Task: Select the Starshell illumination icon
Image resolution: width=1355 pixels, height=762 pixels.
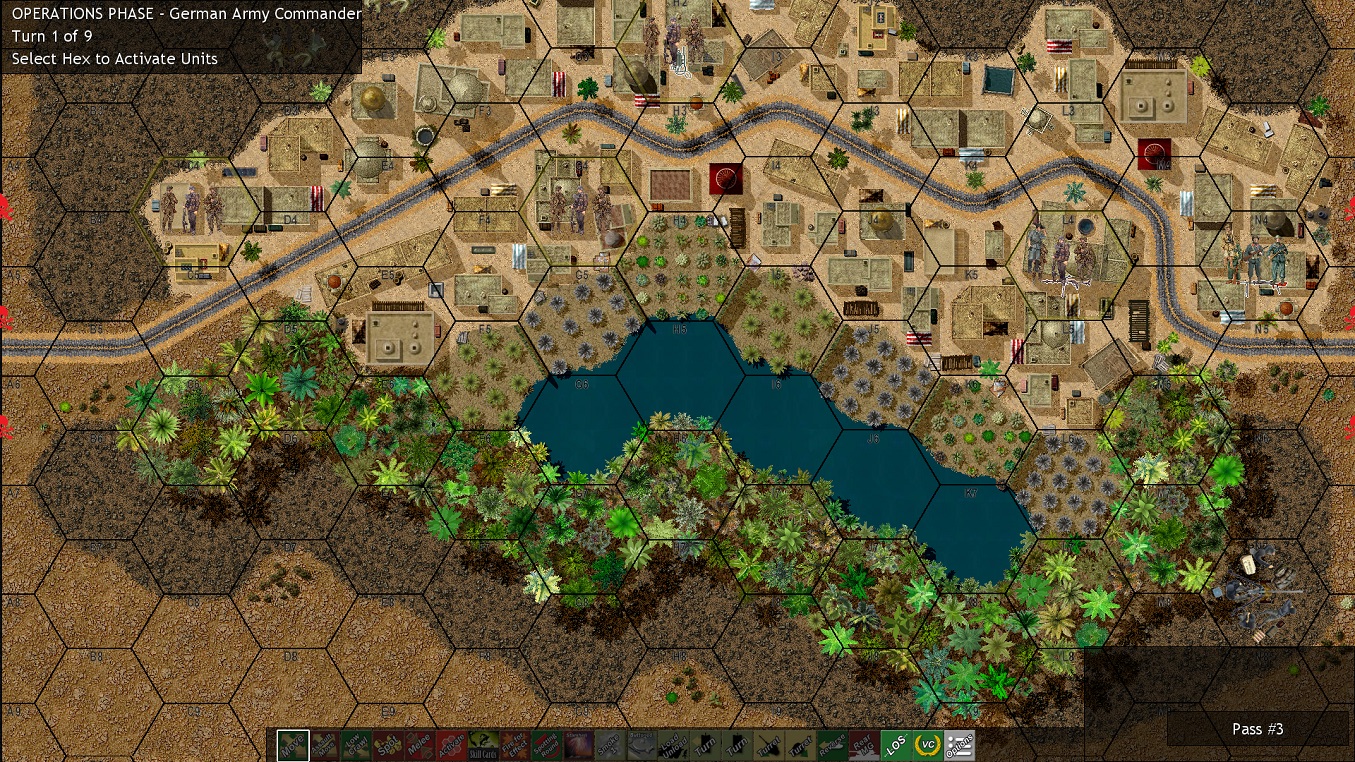Action: pyautogui.click(x=577, y=745)
